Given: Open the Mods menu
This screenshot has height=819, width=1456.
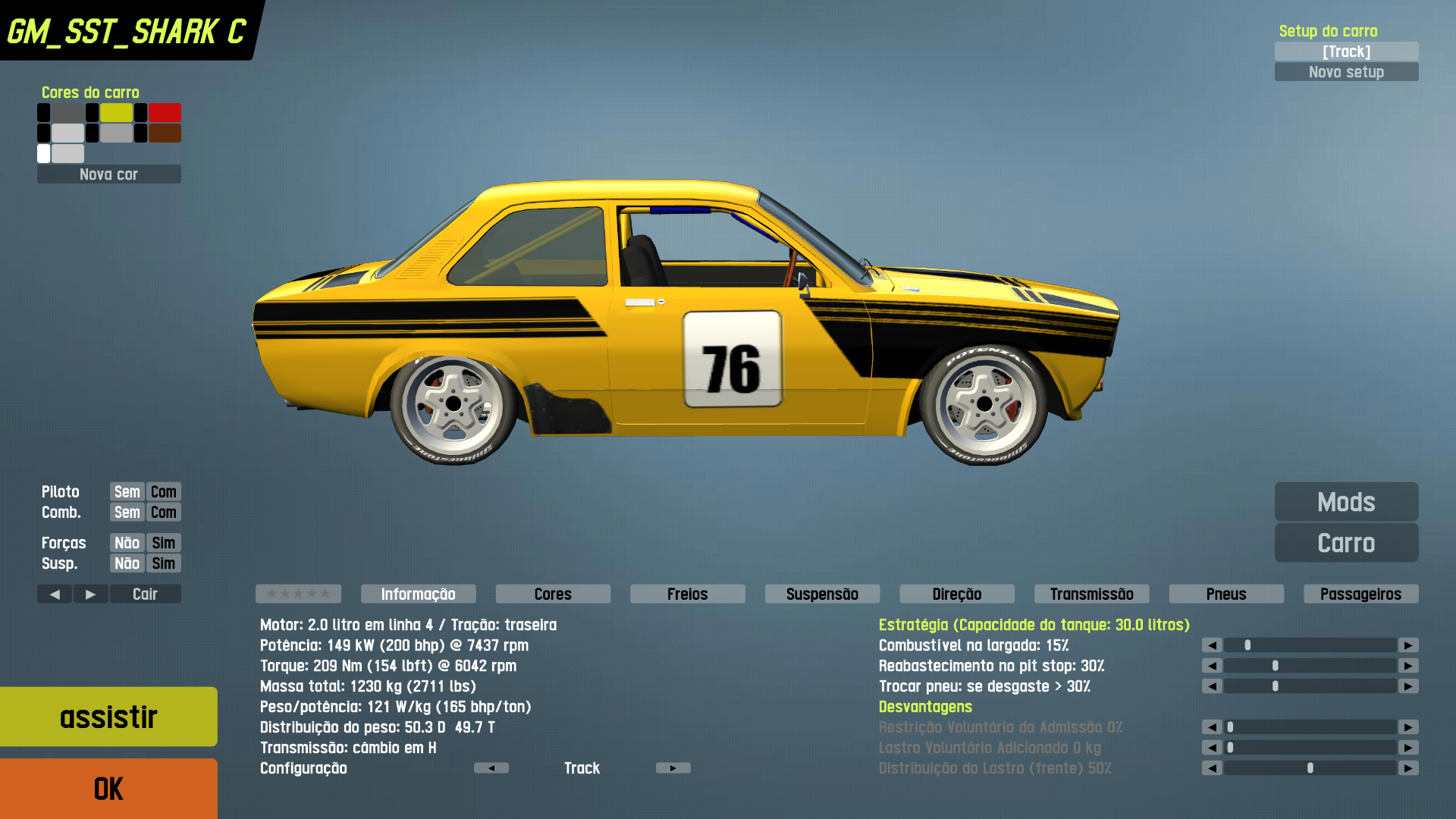Looking at the screenshot, I should 1346,502.
